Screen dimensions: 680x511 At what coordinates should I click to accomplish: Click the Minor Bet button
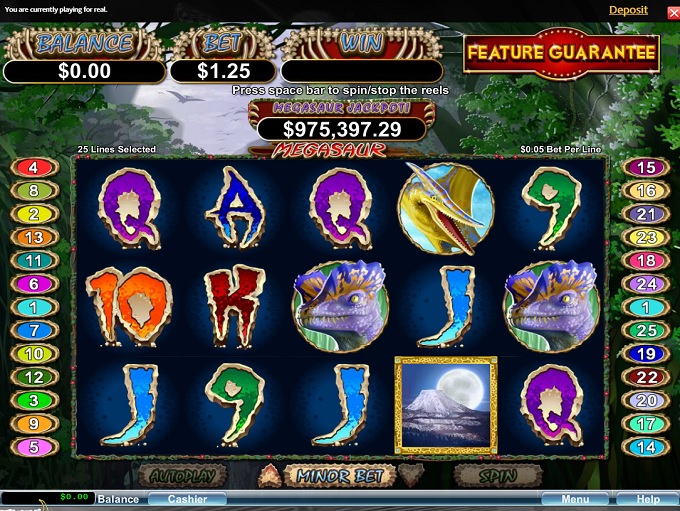click(x=340, y=476)
